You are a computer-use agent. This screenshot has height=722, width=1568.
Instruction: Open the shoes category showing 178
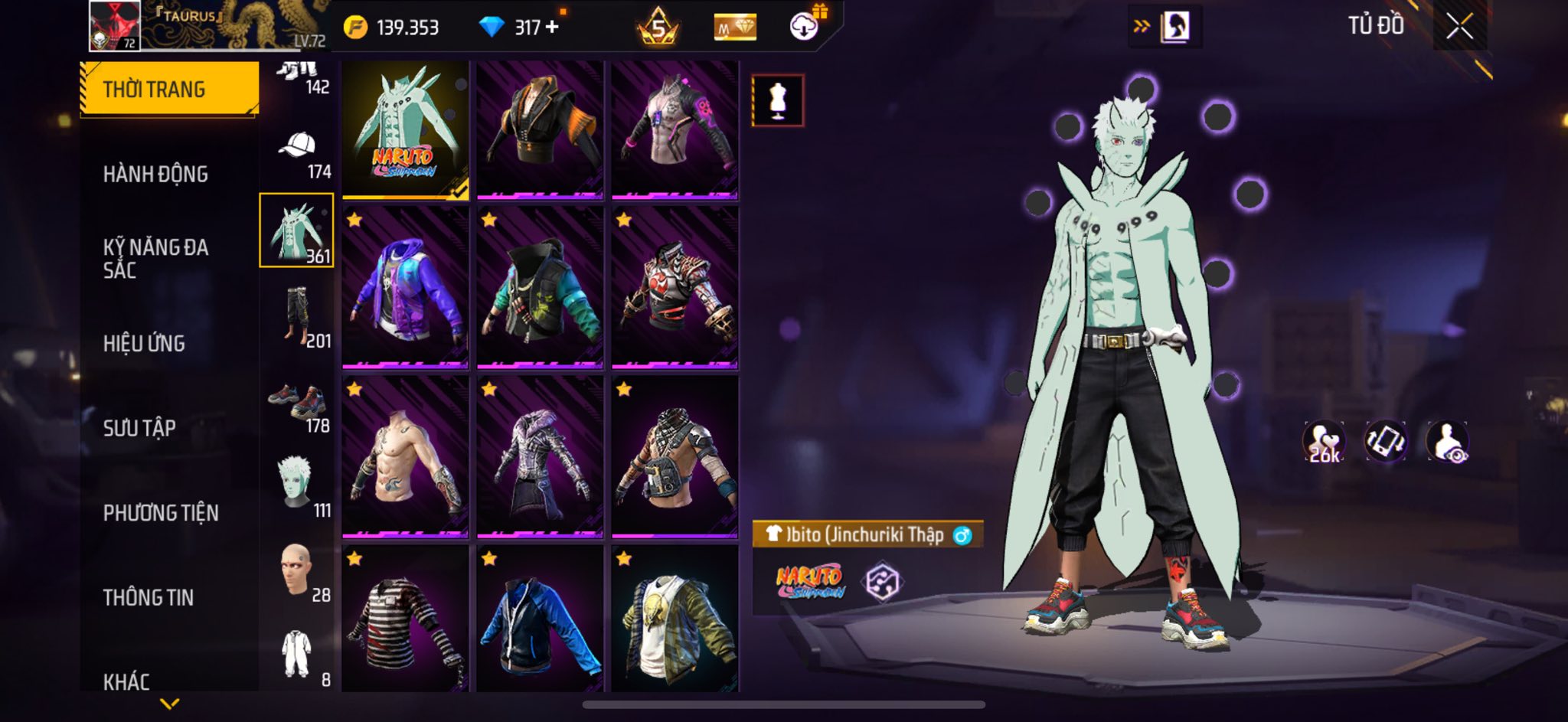pyautogui.click(x=297, y=403)
